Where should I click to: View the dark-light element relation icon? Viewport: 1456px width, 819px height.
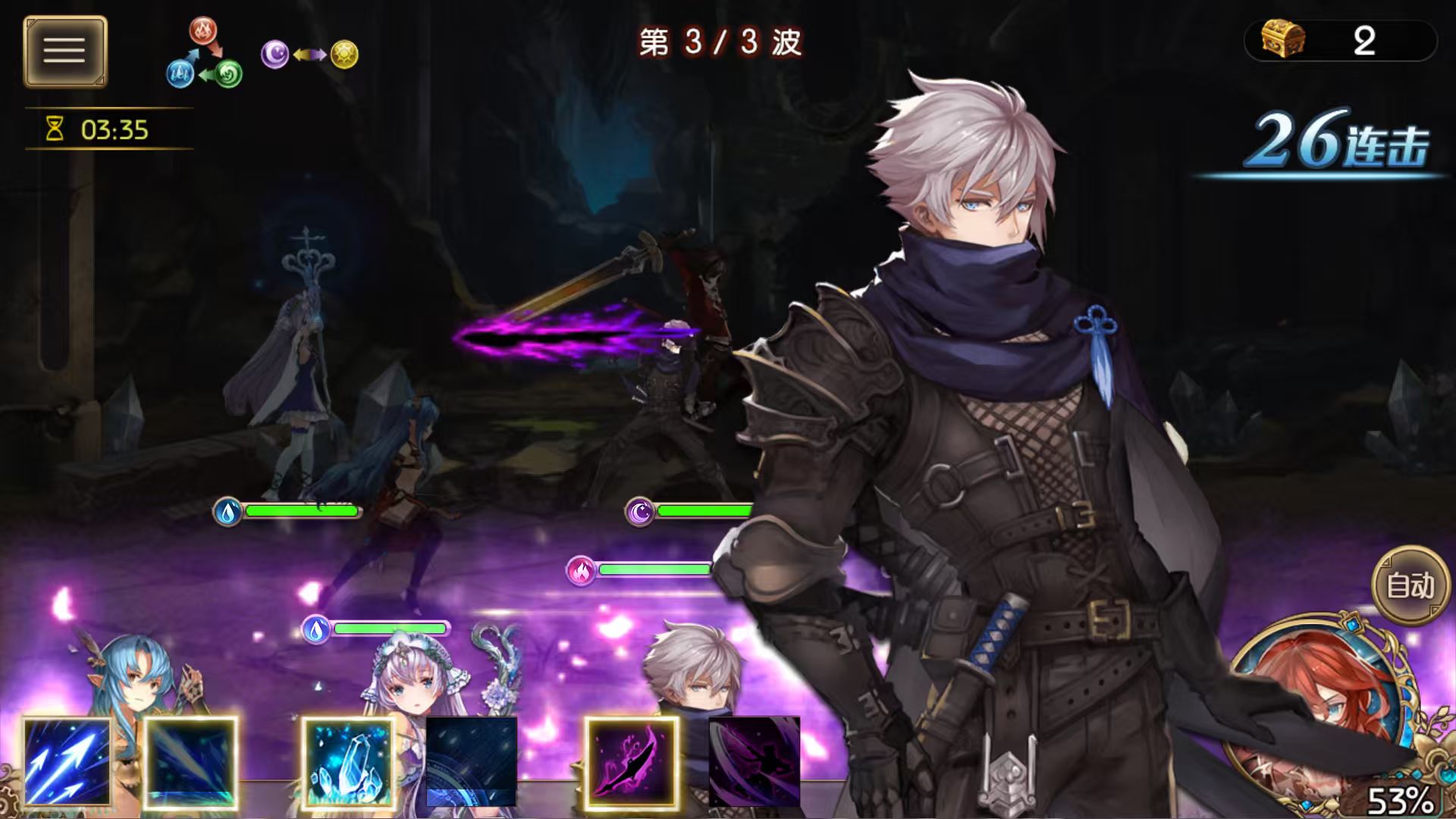click(x=309, y=55)
